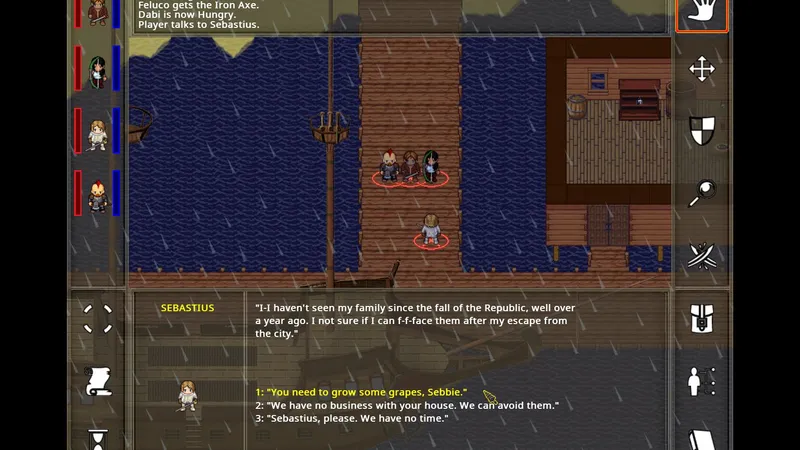Select the red-mohawk party member portrait
Screen dimensions: 800x450
tap(98, 195)
